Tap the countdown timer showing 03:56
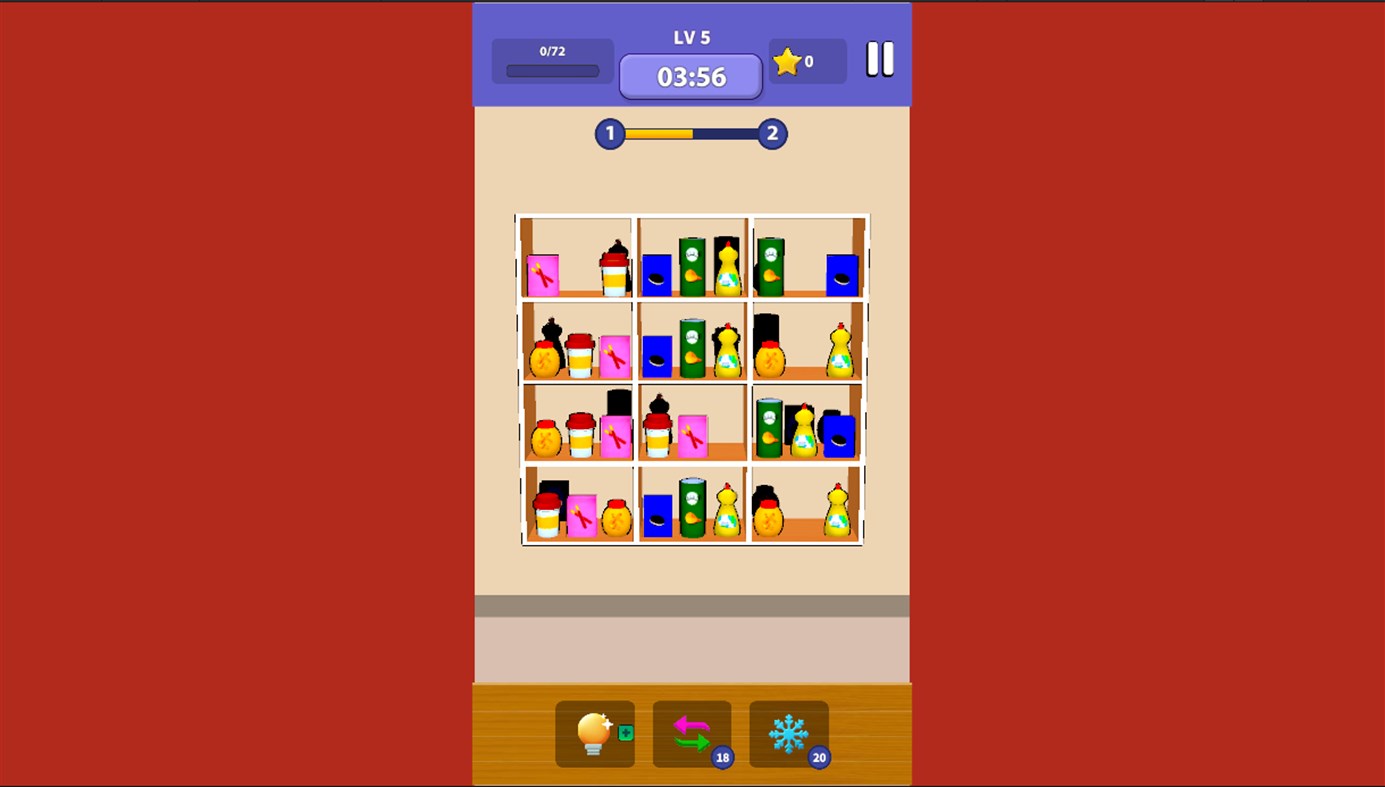The image size is (1385, 787). (x=690, y=76)
